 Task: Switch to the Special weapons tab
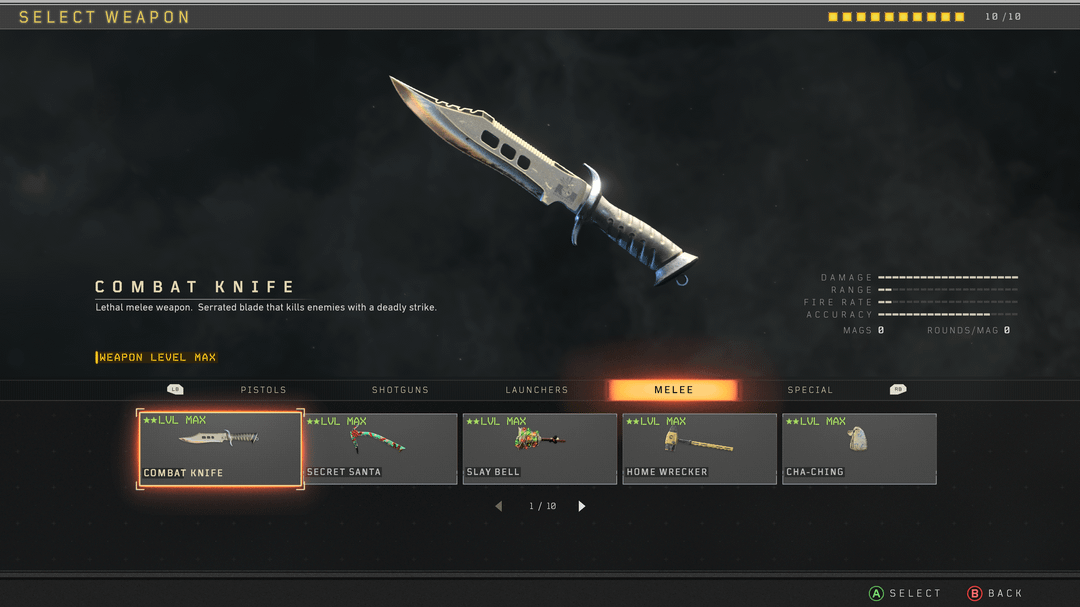[810, 390]
